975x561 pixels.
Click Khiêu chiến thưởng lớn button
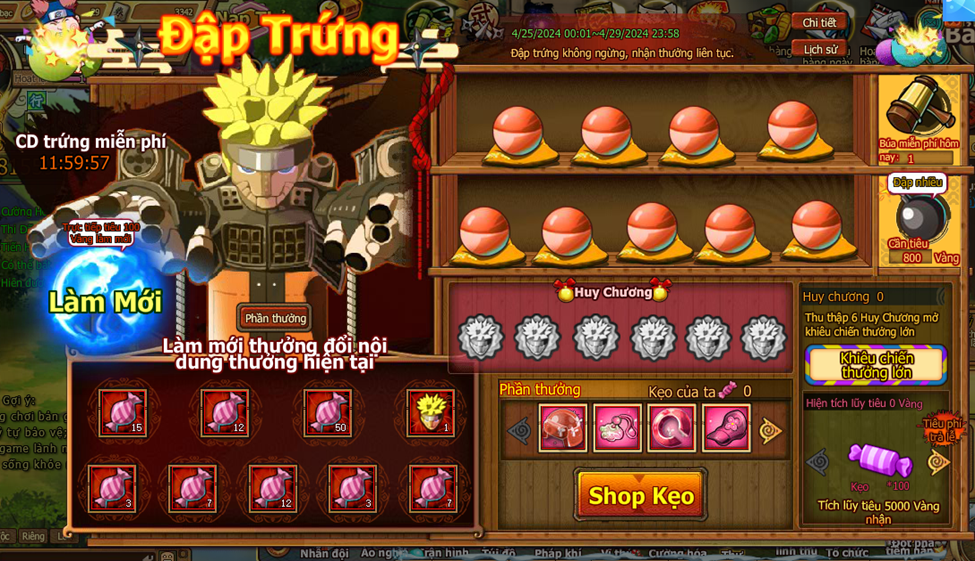pyautogui.click(x=876, y=365)
